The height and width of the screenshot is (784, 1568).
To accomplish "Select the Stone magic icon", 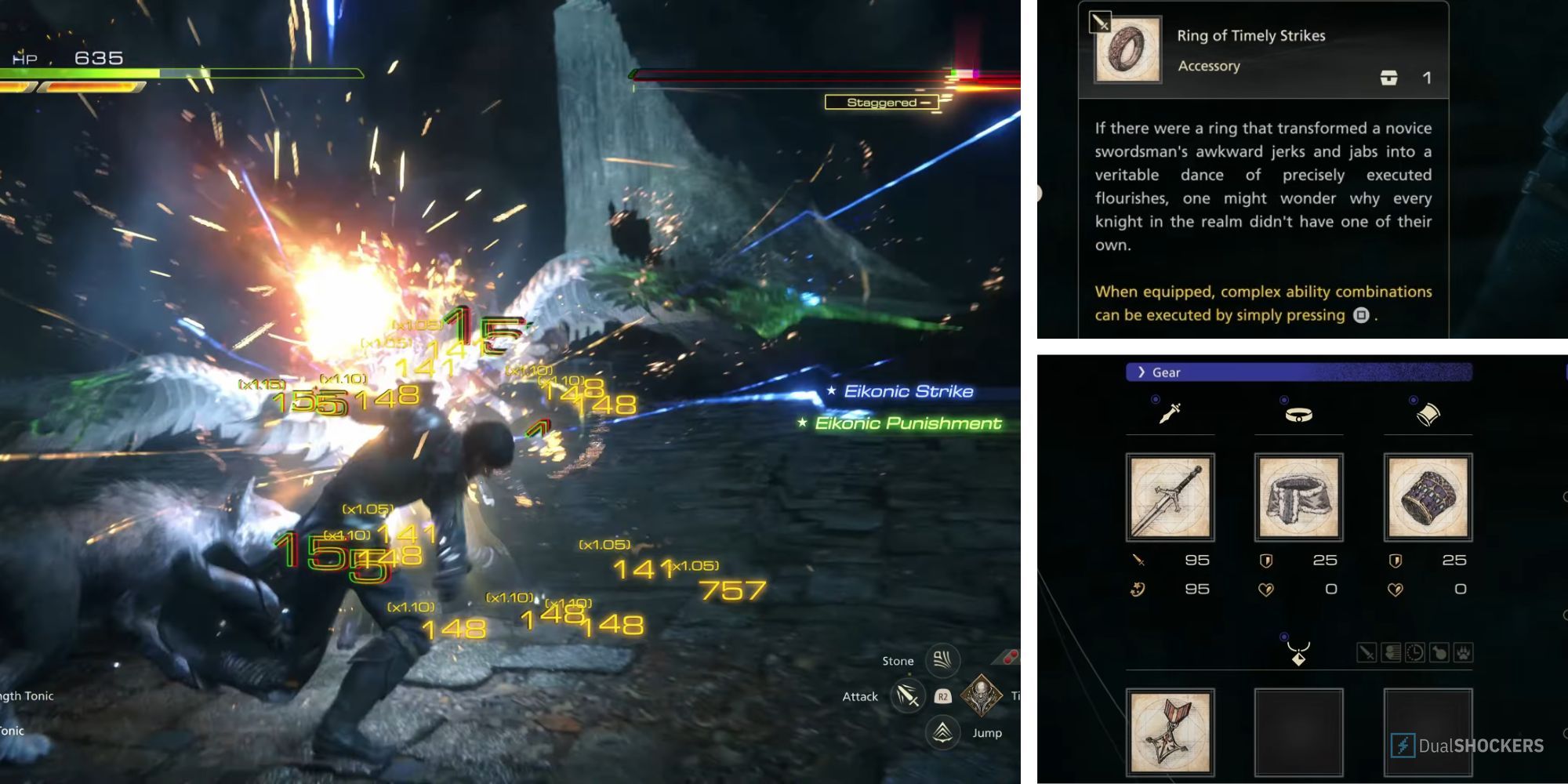I will [942, 660].
